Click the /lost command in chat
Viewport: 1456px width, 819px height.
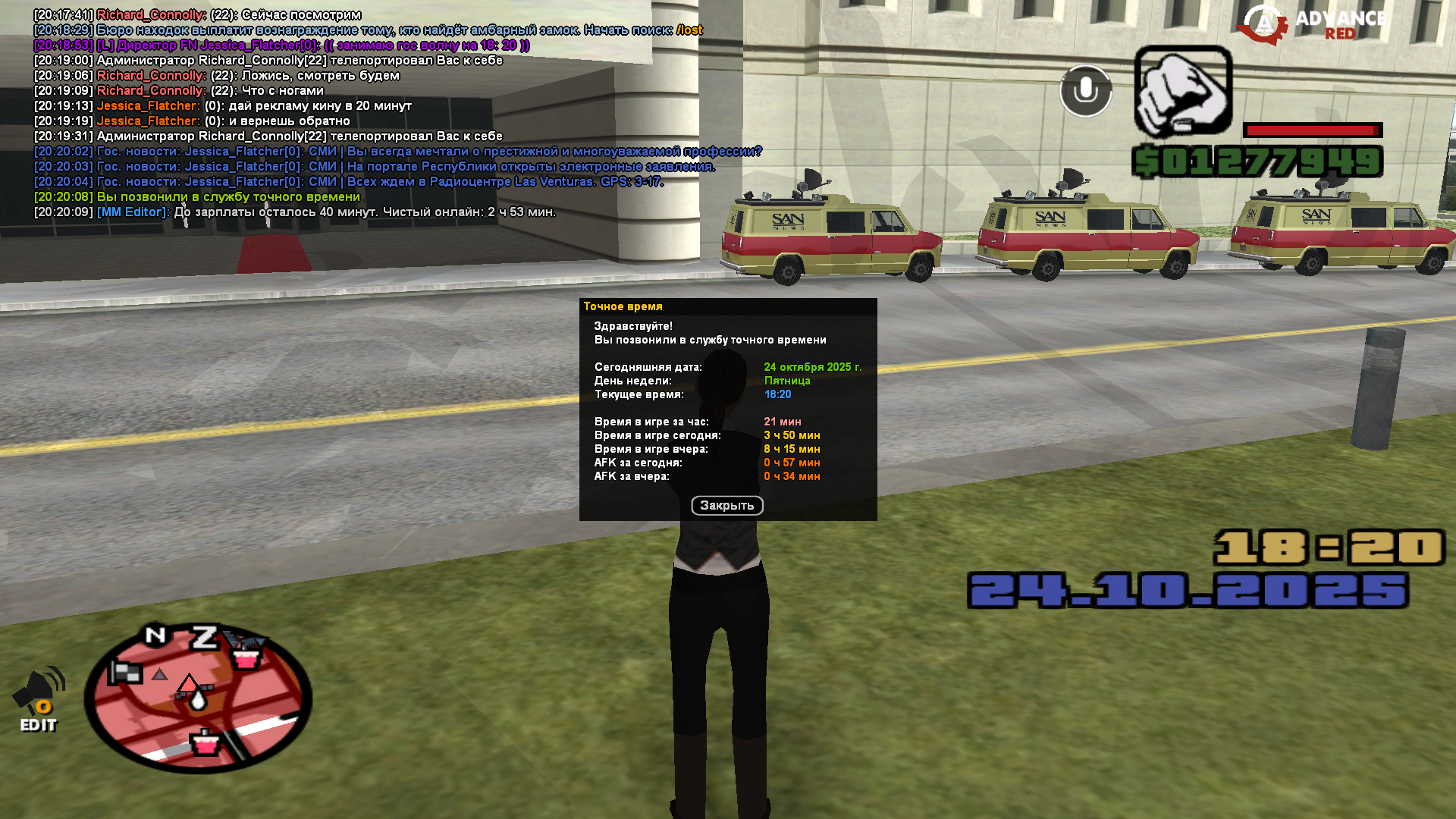tap(689, 30)
